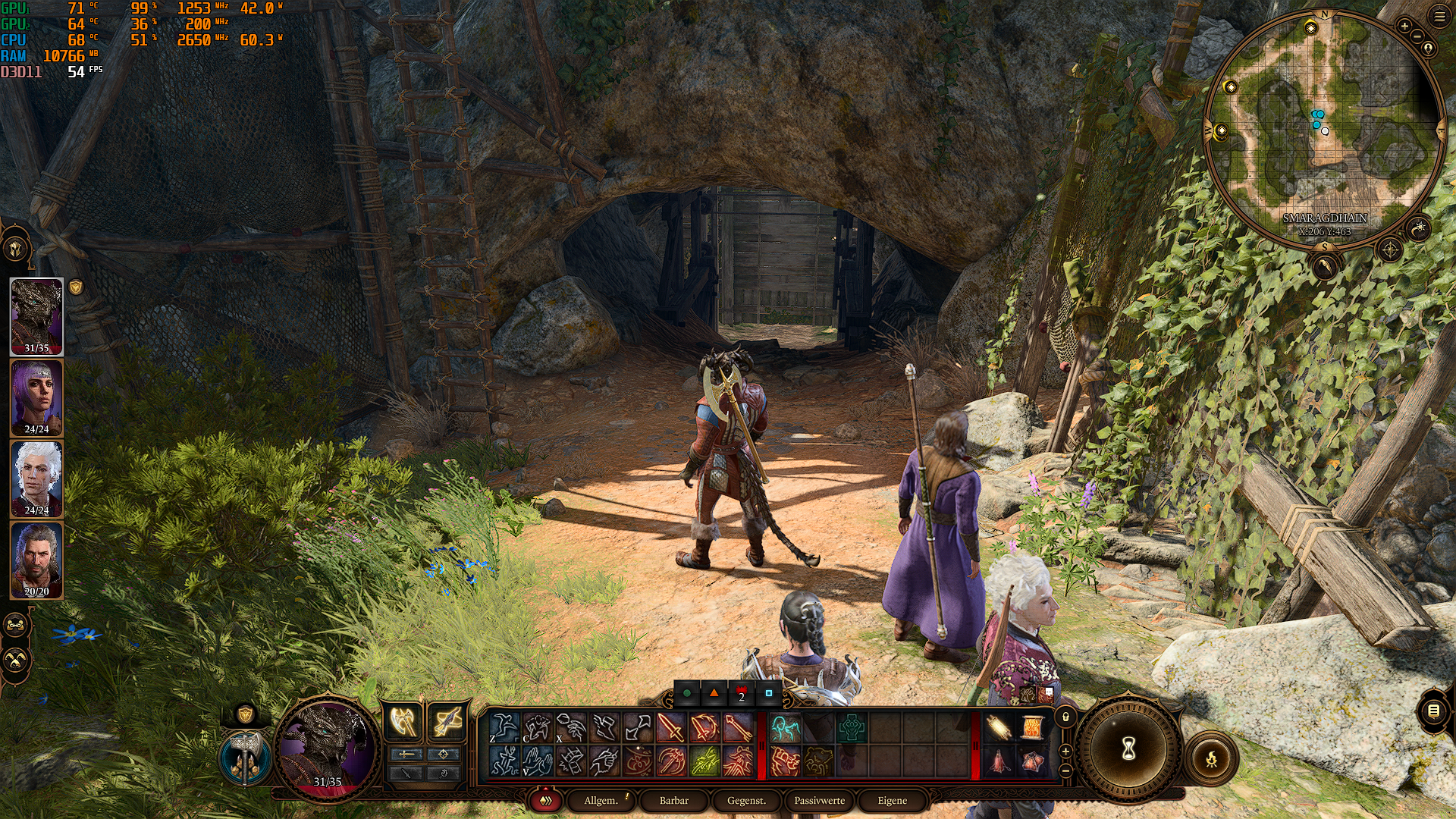Viewport: 1456px width, 819px height.
Task: Expand hotbar rows with the plus button
Action: coord(1065,752)
